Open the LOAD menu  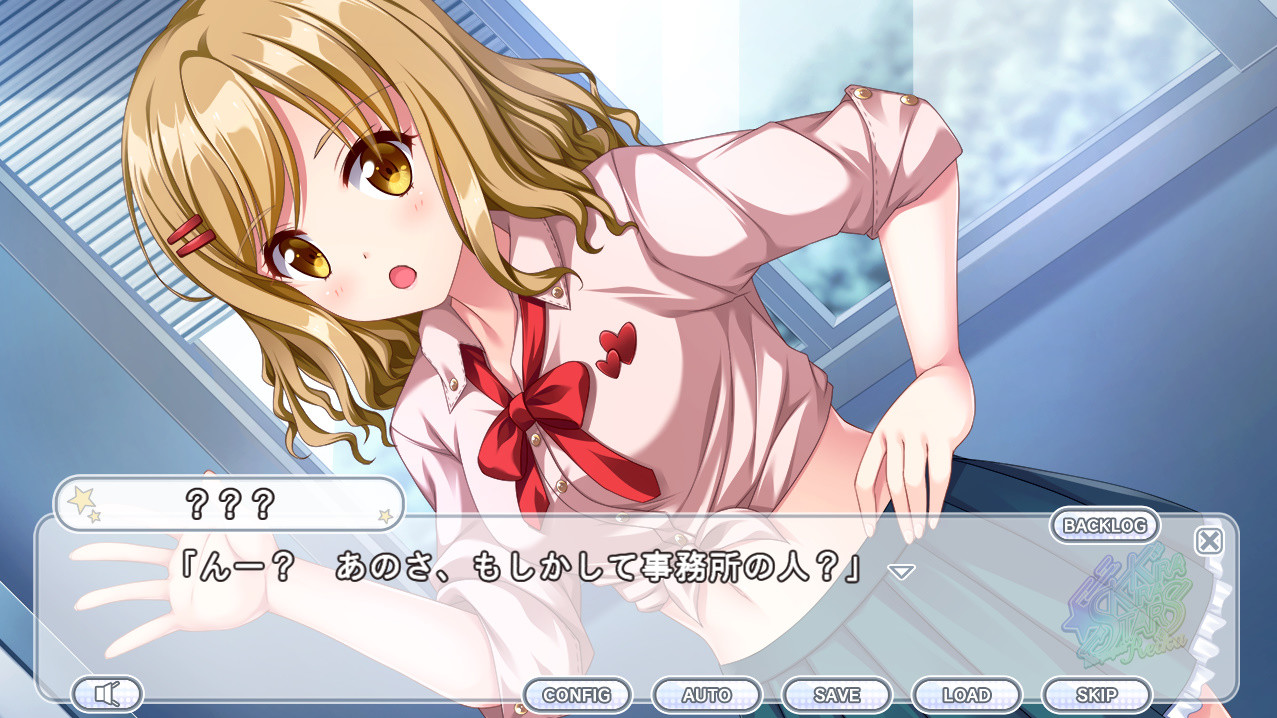[967, 694]
